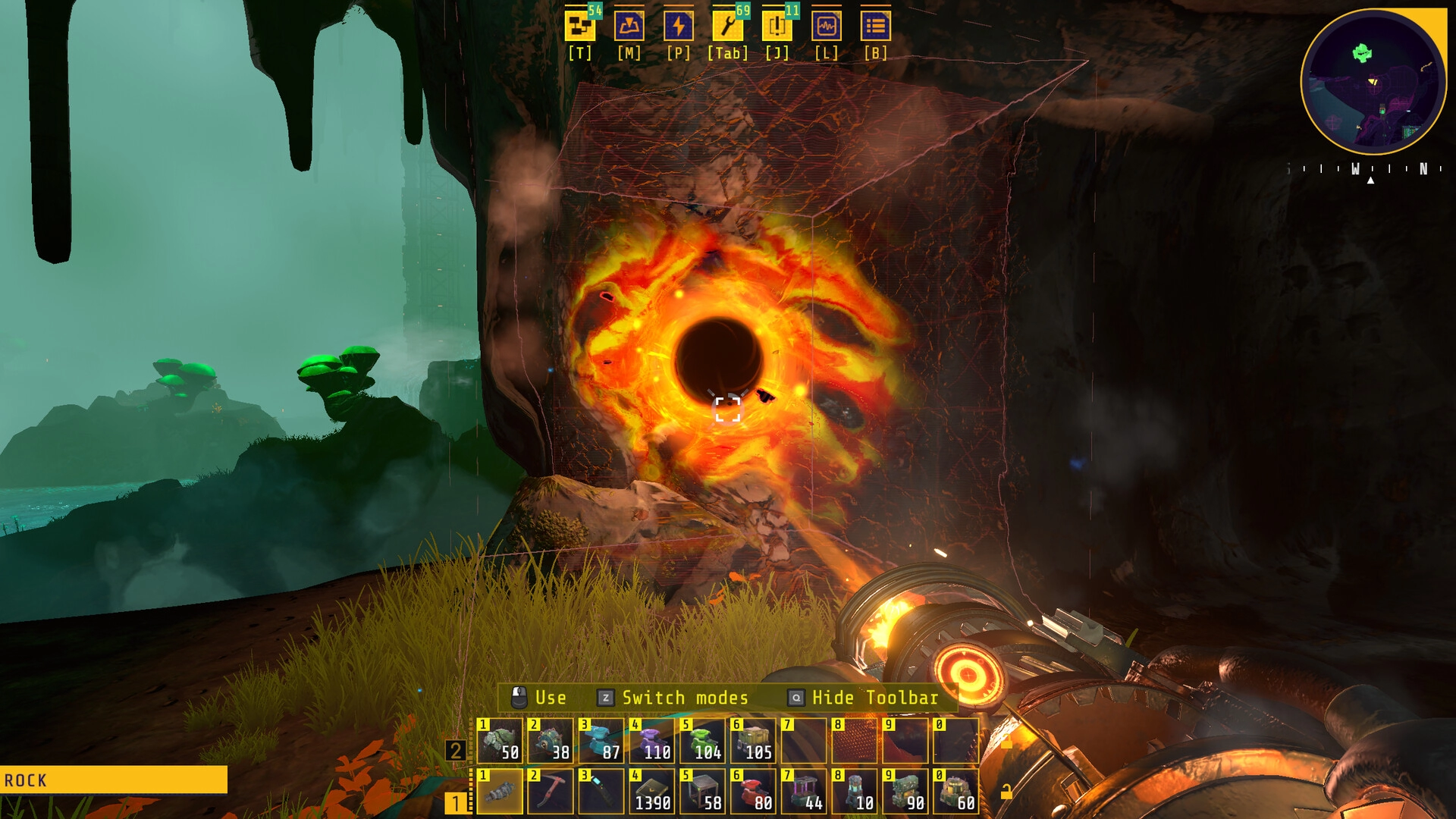The image size is (1456, 819).
Task: Open the map icon
Action: 629,27
